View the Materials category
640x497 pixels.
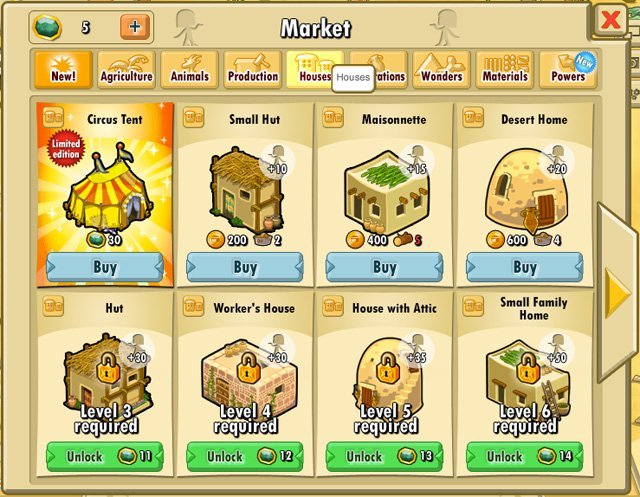[504, 70]
